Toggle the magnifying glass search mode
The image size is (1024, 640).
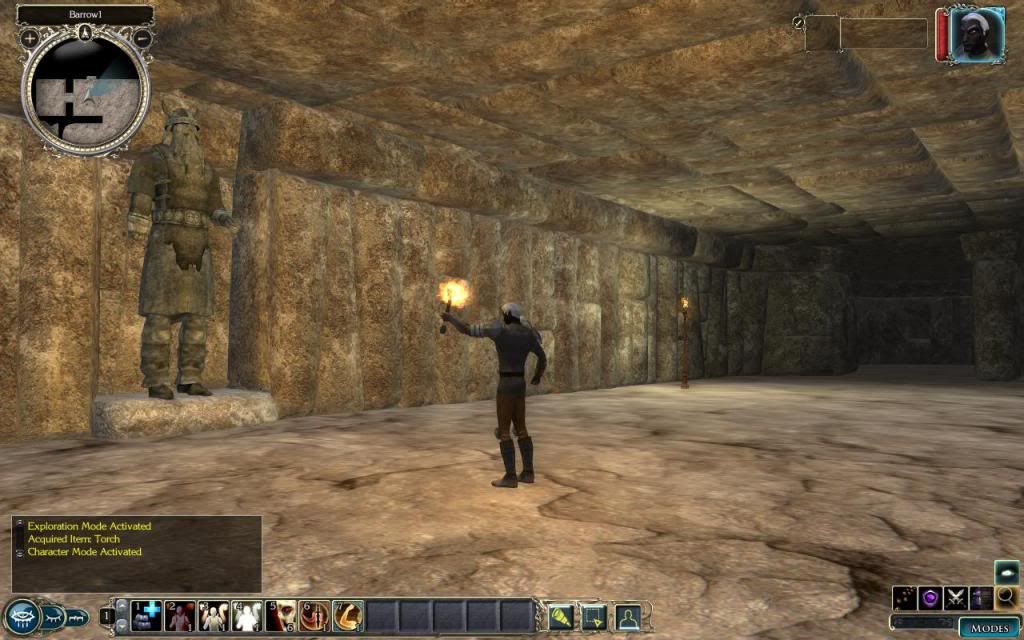[1007, 598]
